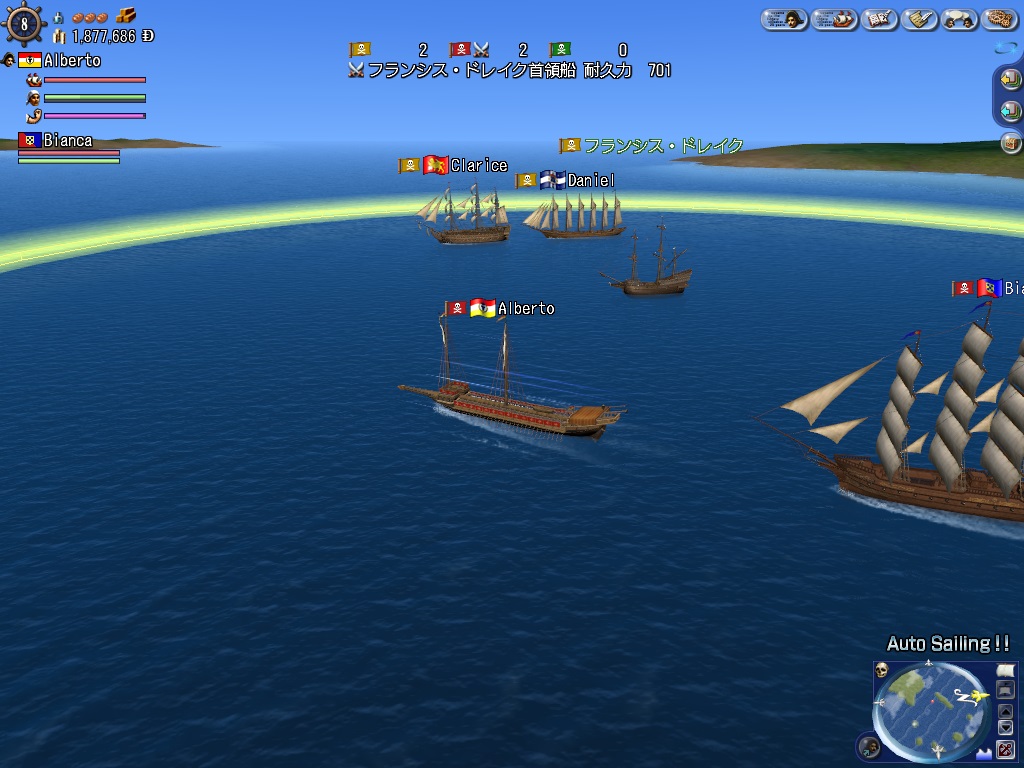This screenshot has height=768, width=1024.
Task: Open the gears settings menu
Action: (x=999, y=19)
